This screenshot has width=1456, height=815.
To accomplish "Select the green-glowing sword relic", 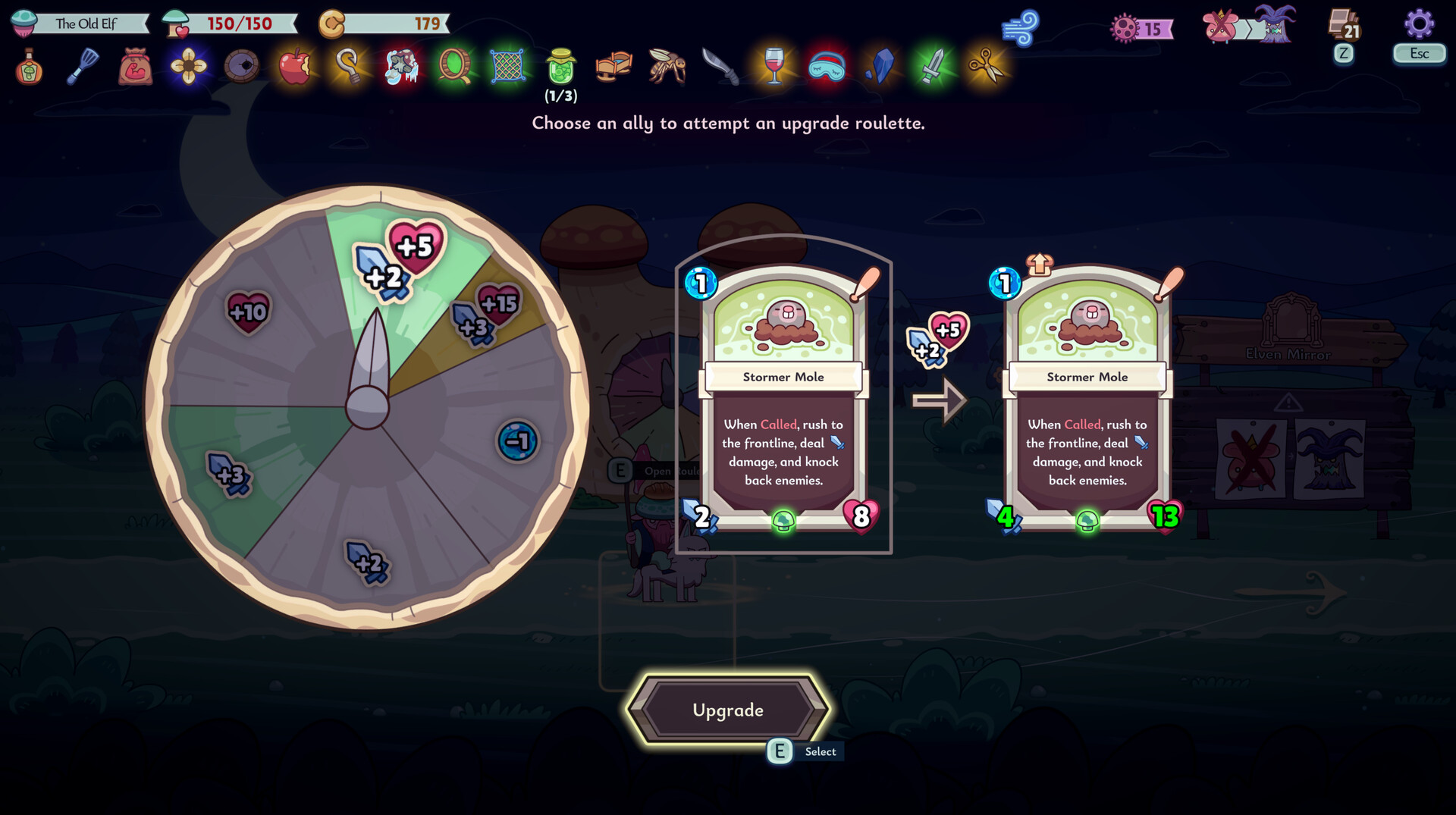I will coord(933,67).
